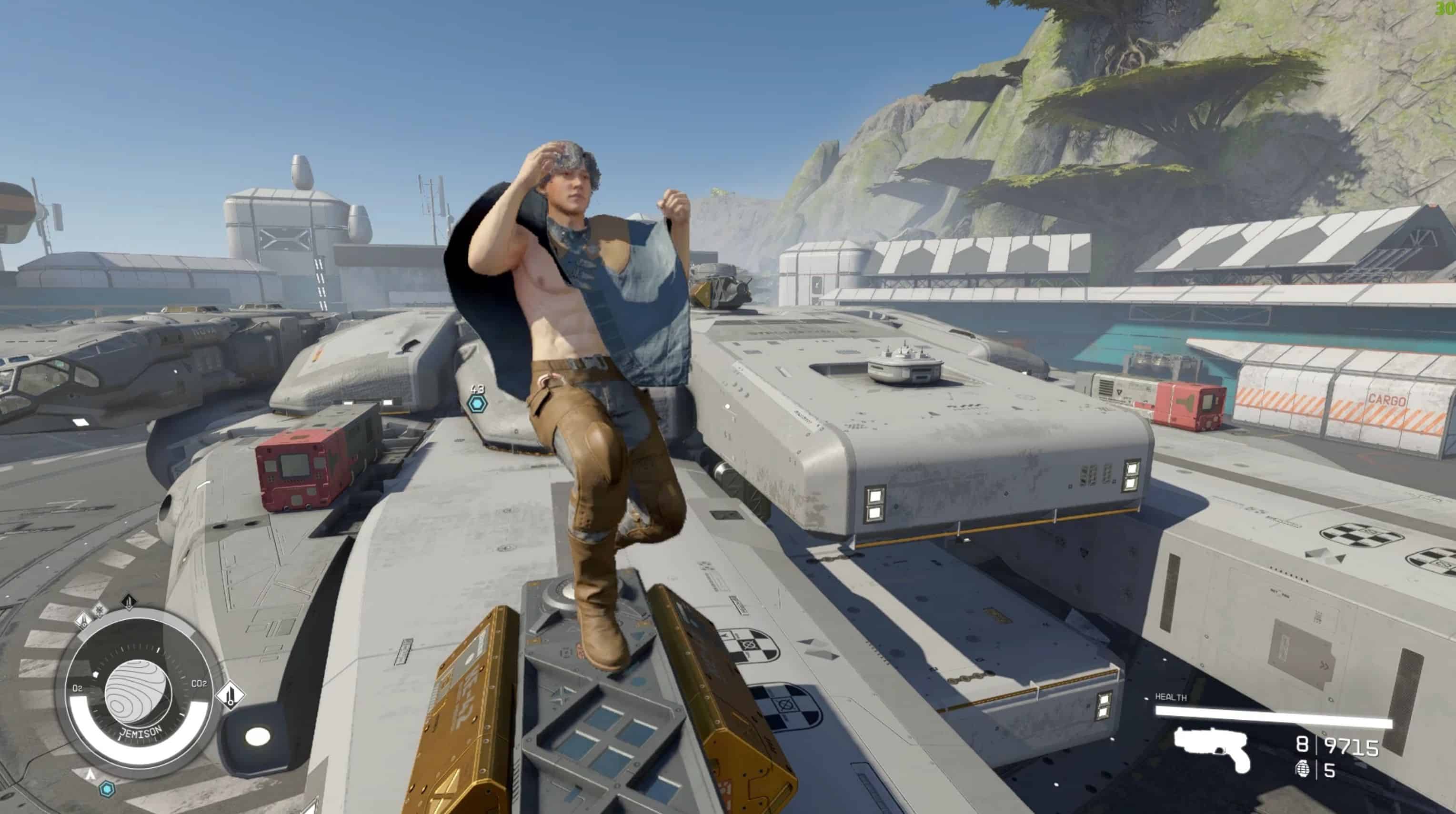Click the blue hexagon marker under the dial
Screen dimensions: 1456x814
(x=107, y=789)
